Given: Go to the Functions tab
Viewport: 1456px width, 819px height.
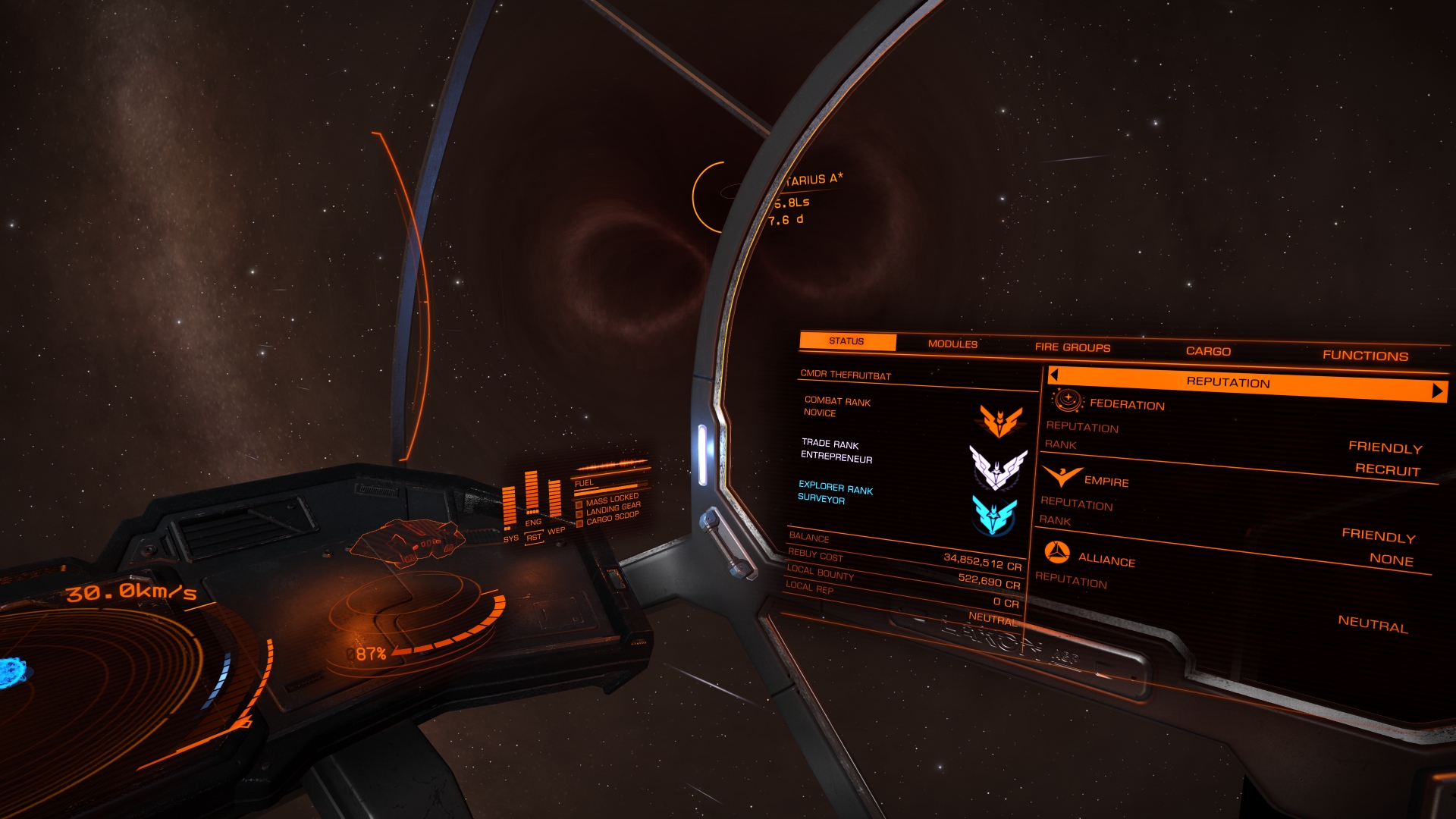Looking at the screenshot, I should 1365,356.
